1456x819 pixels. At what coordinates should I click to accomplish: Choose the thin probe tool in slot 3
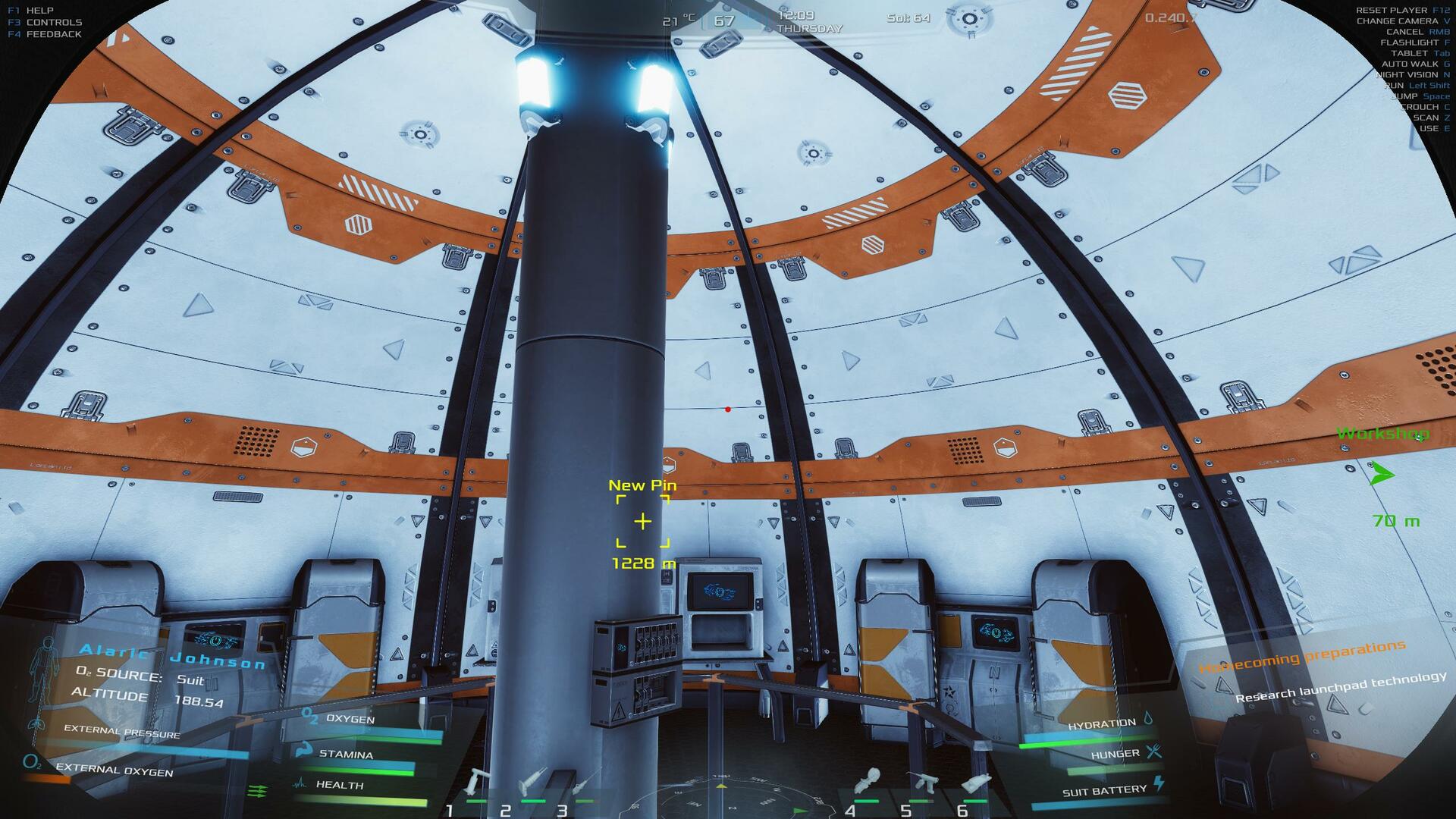[585, 782]
